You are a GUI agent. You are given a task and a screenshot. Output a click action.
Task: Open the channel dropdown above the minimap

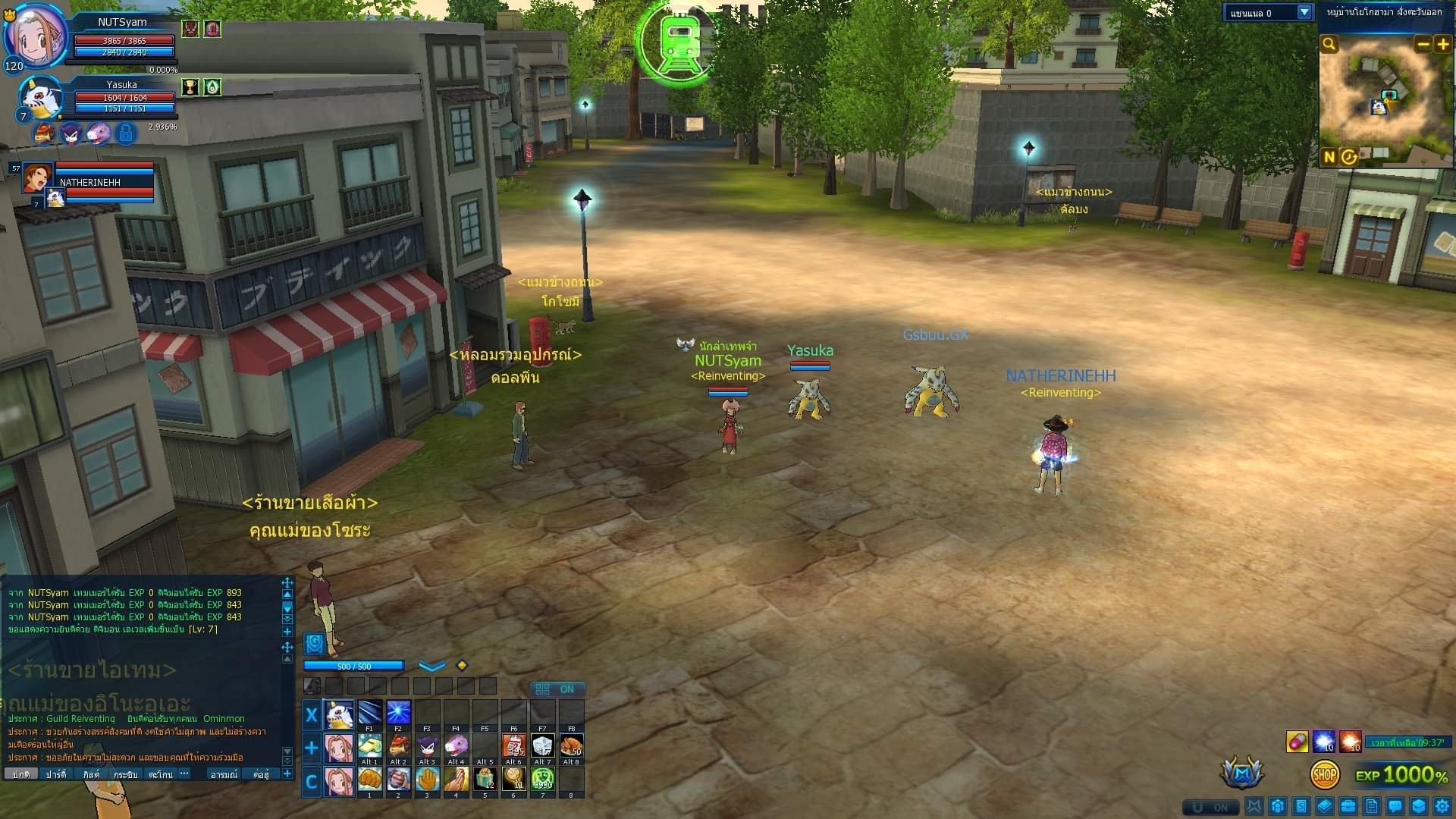click(1304, 13)
